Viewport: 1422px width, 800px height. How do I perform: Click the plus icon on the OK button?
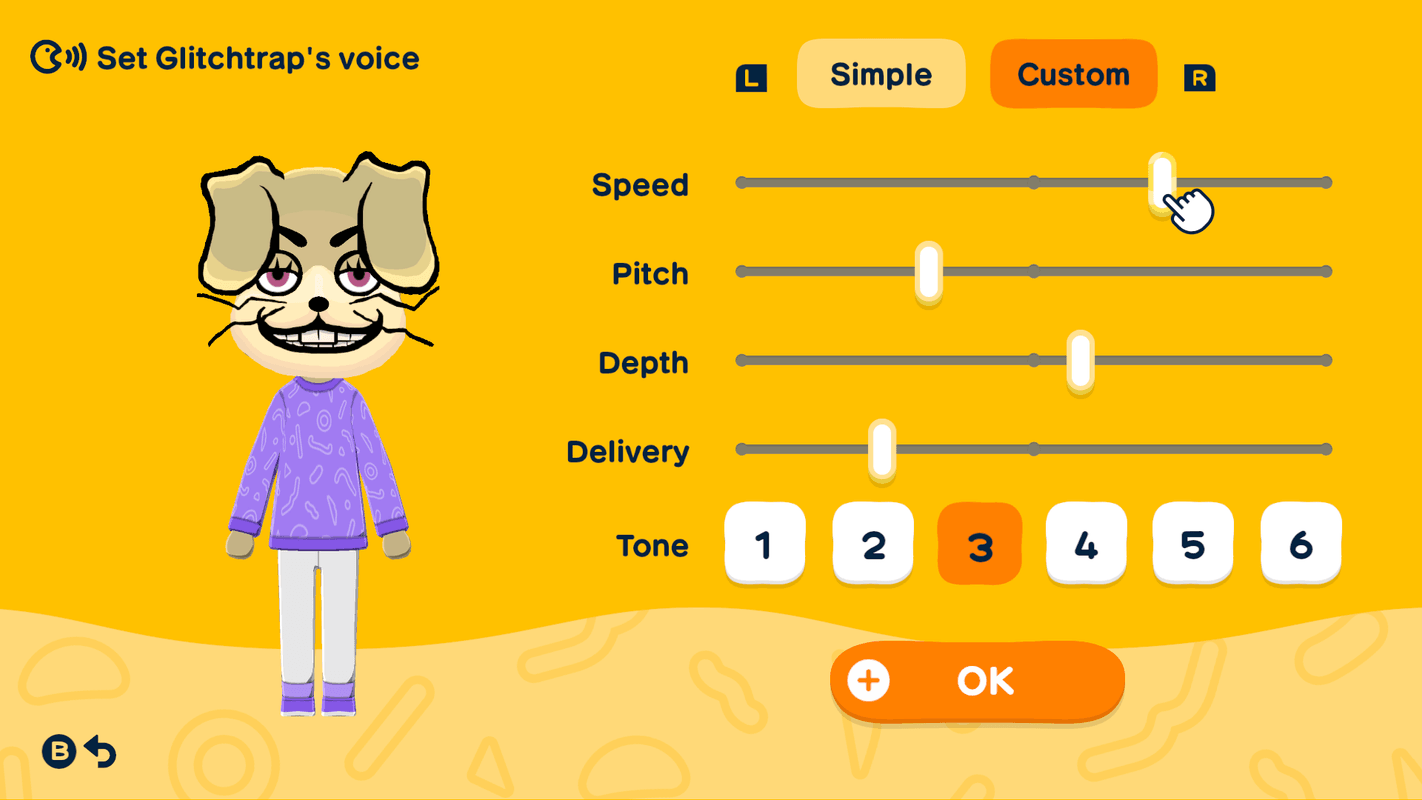pos(869,680)
